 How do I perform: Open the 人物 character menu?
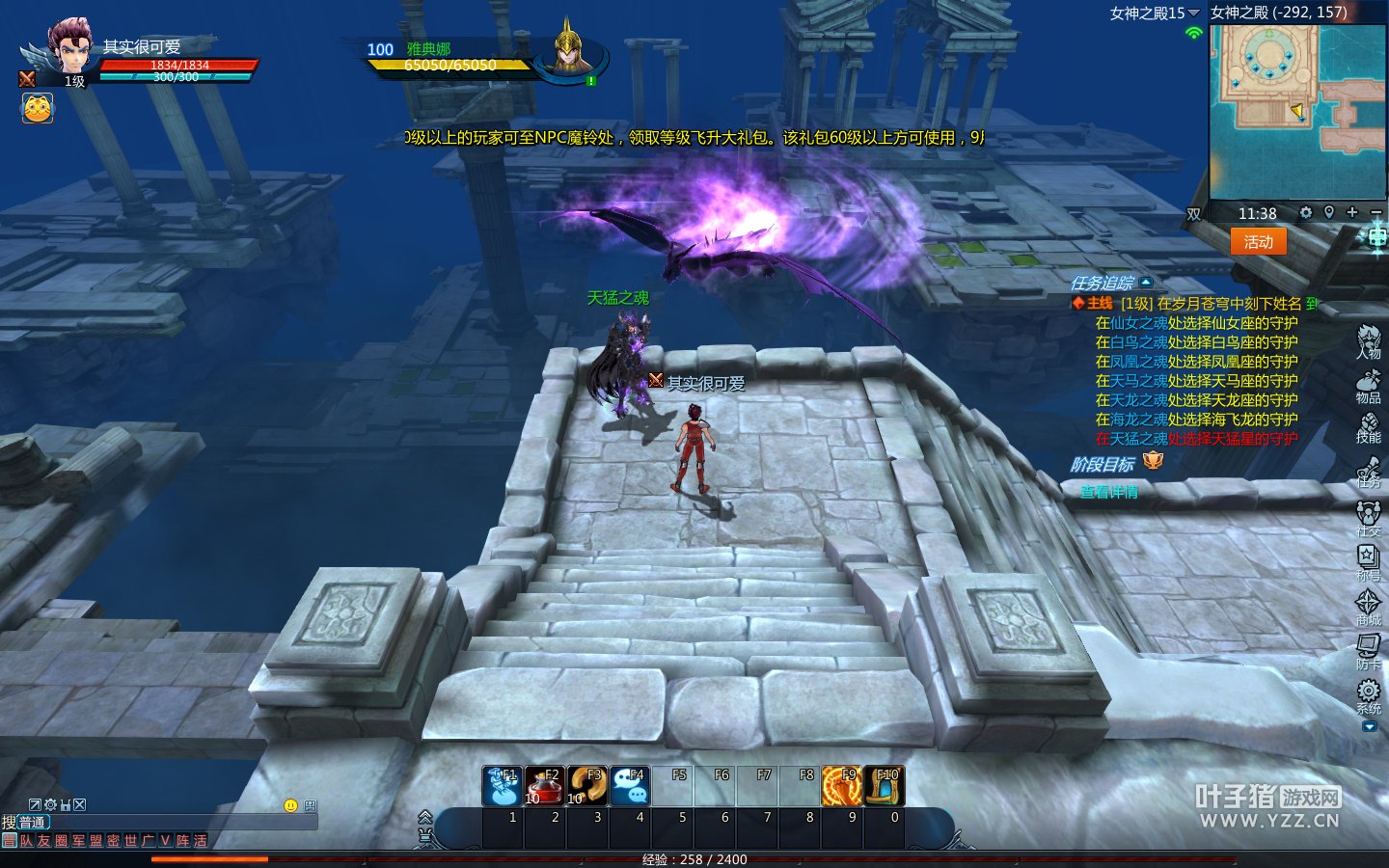point(1369,342)
